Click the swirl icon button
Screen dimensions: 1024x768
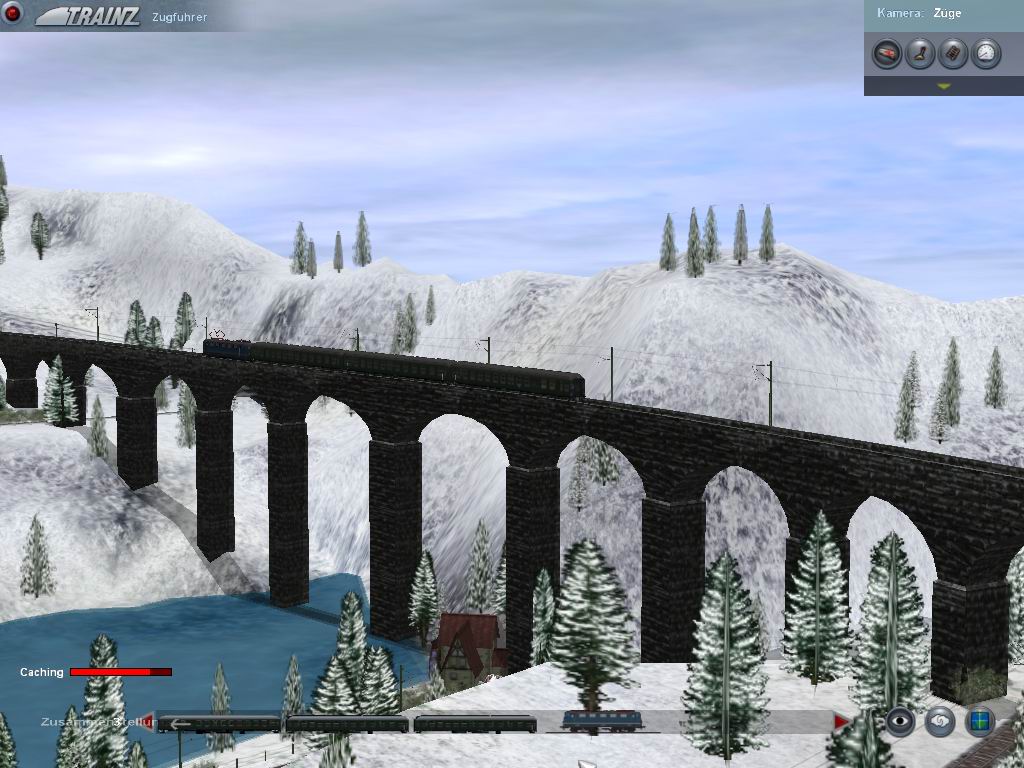(939, 721)
